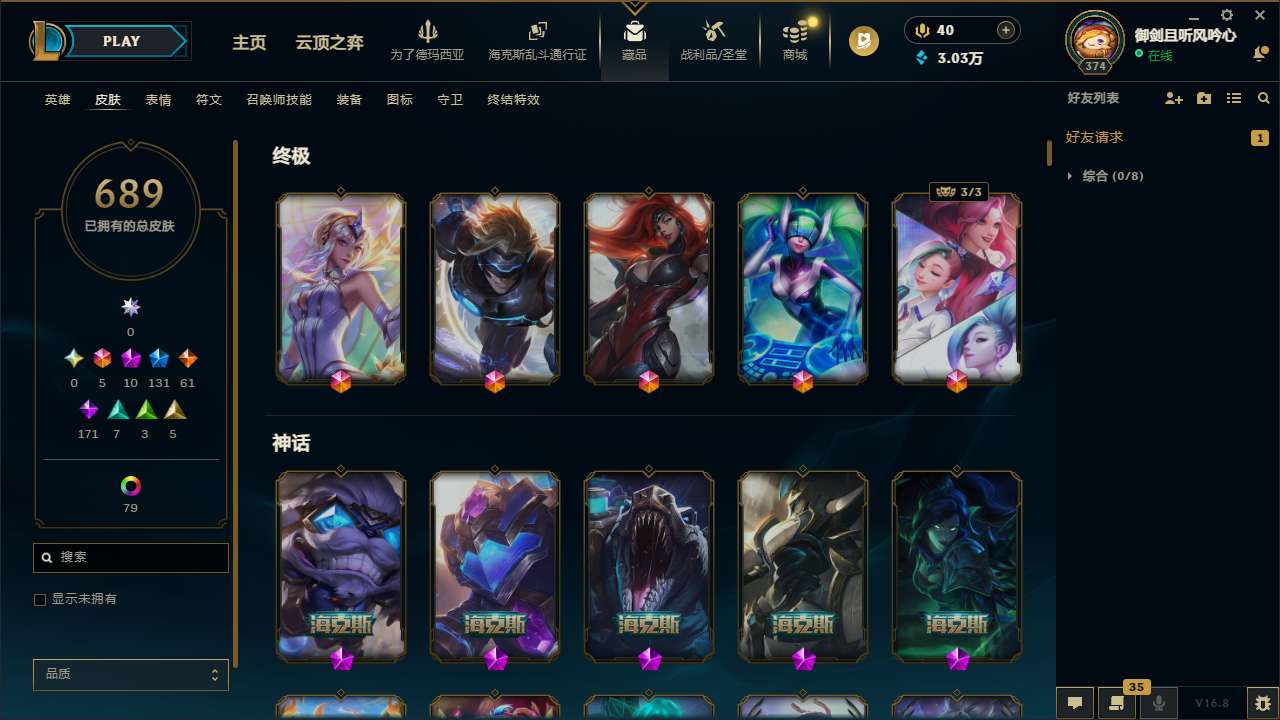Open the 商城 store icon
The width and height of the screenshot is (1280, 720).
(x=794, y=40)
